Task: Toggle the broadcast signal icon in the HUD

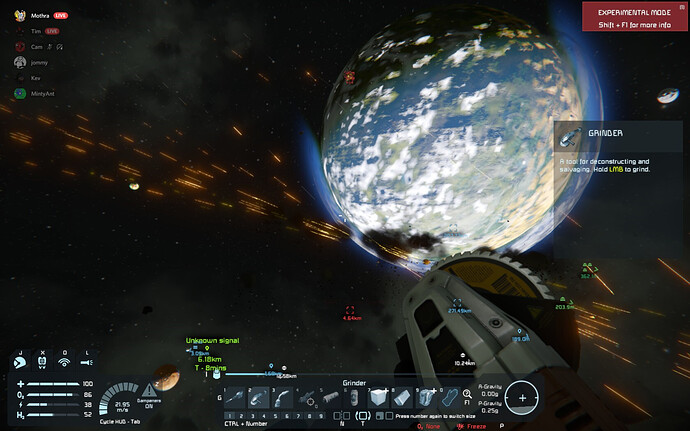Action: (65, 363)
